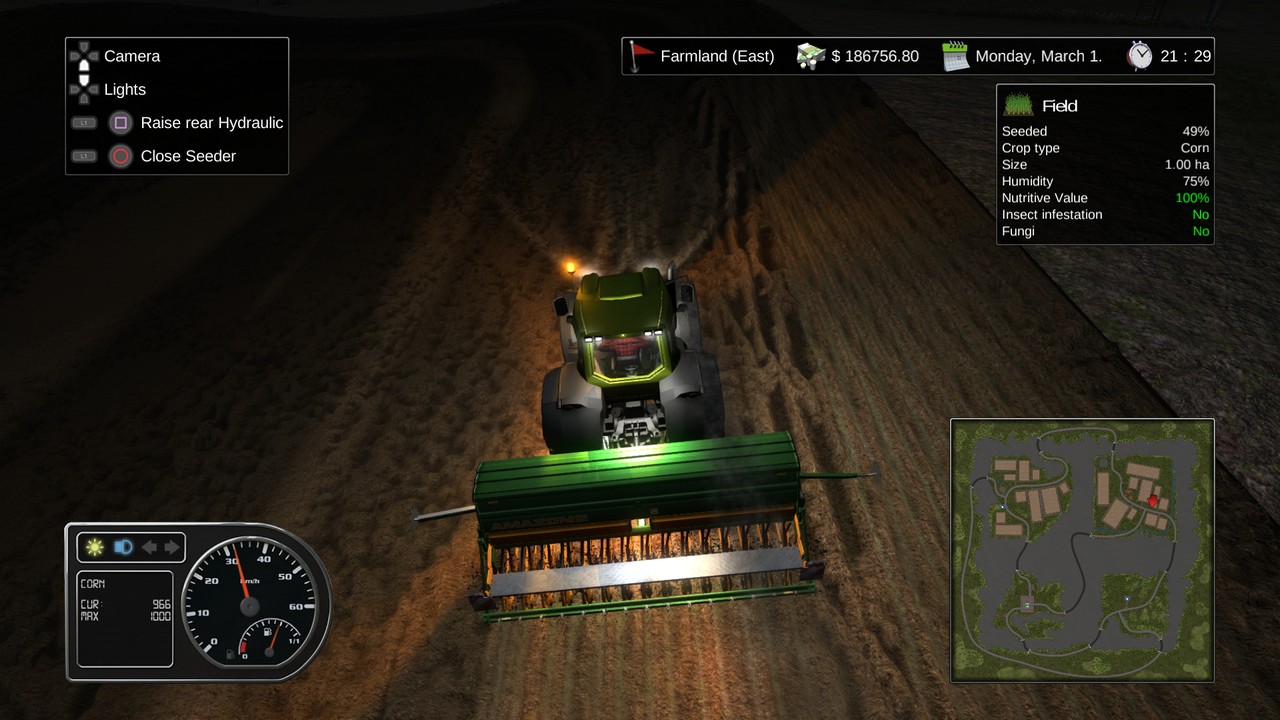Select the red player marker on minimap
Screen dimensions: 1280x720
tap(1152, 501)
